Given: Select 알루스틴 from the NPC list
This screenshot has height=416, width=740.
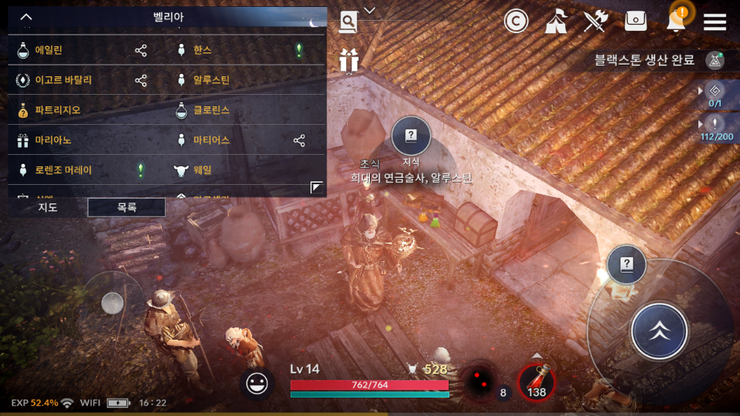Looking at the screenshot, I should pyautogui.click(x=211, y=80).
